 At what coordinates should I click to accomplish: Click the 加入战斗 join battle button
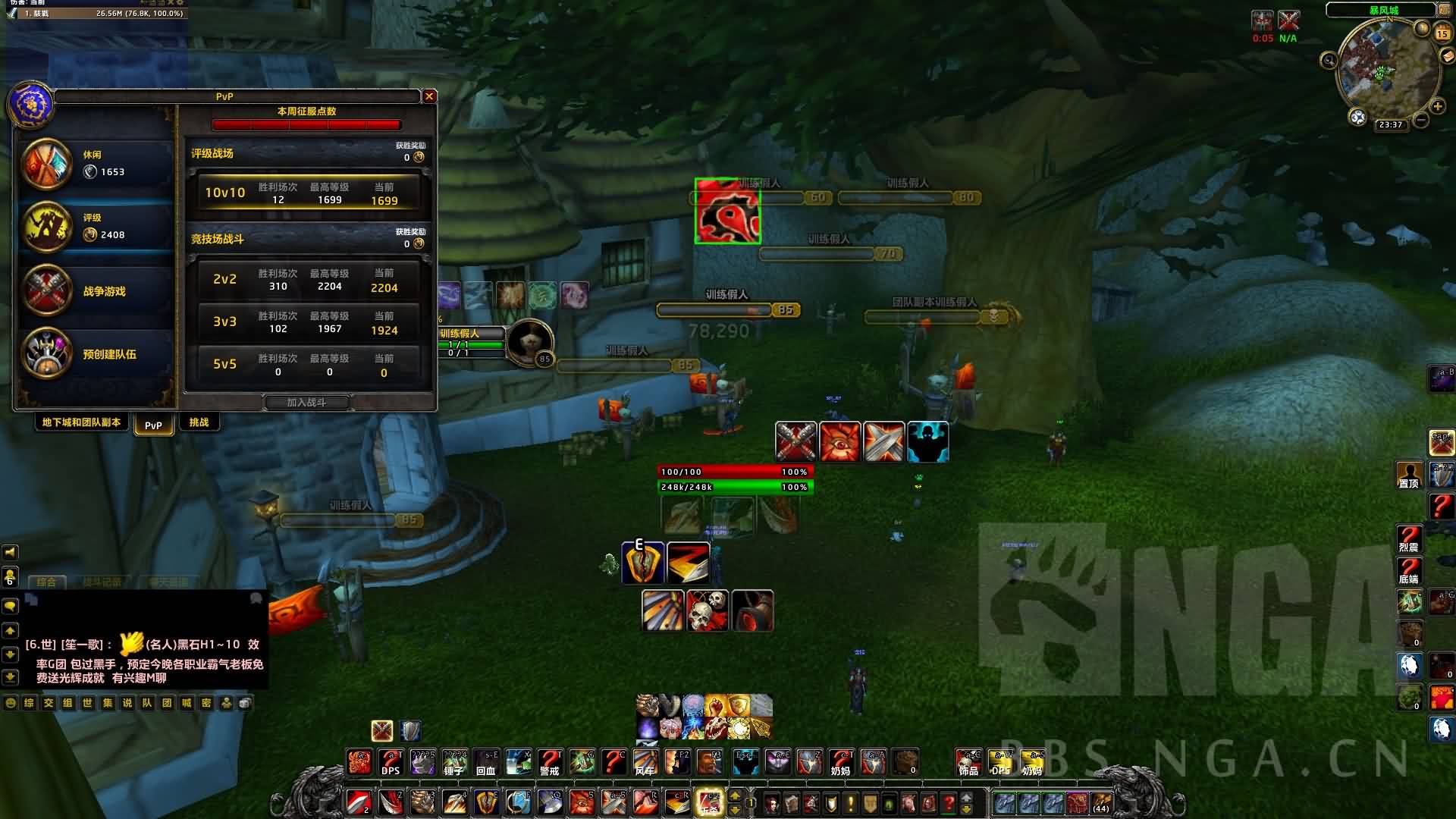pos(306,403)
